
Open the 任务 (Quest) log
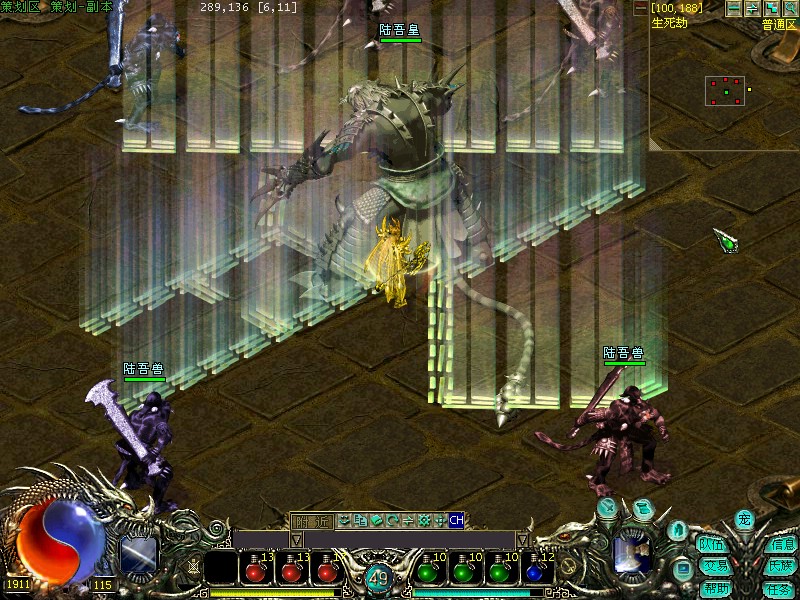point(779,588)
